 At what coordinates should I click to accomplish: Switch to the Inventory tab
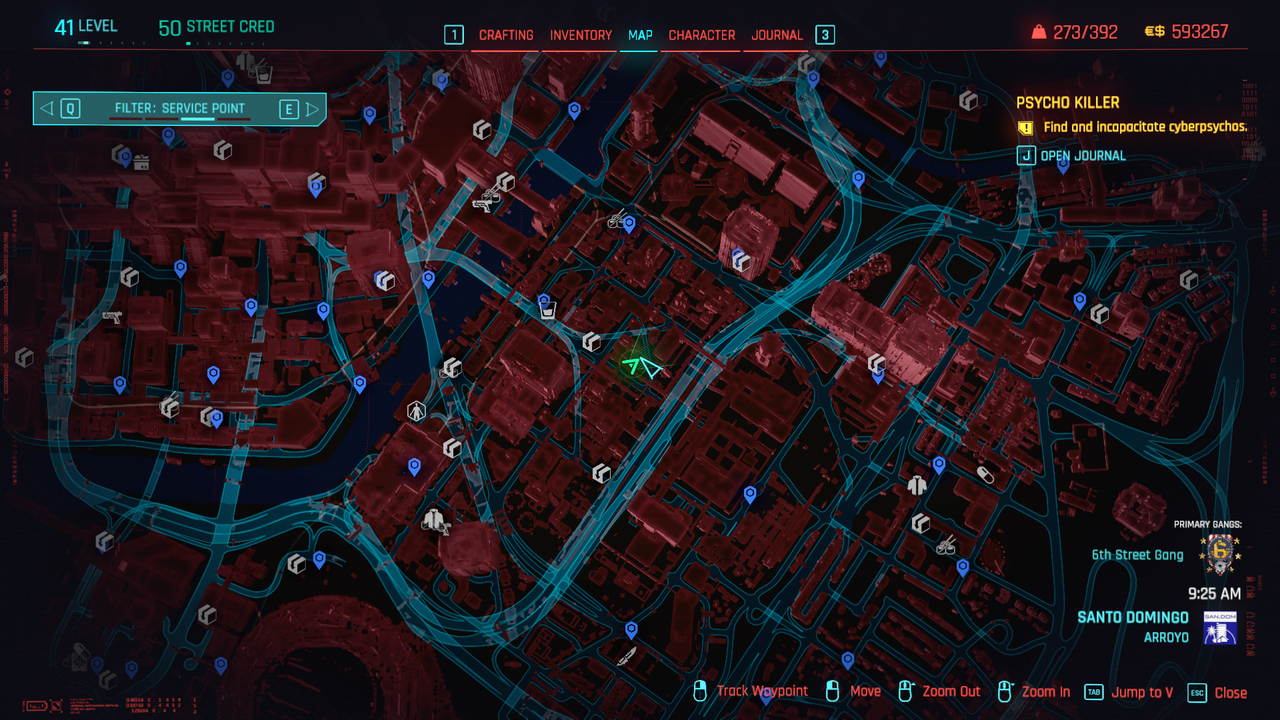tap(581, 35)
